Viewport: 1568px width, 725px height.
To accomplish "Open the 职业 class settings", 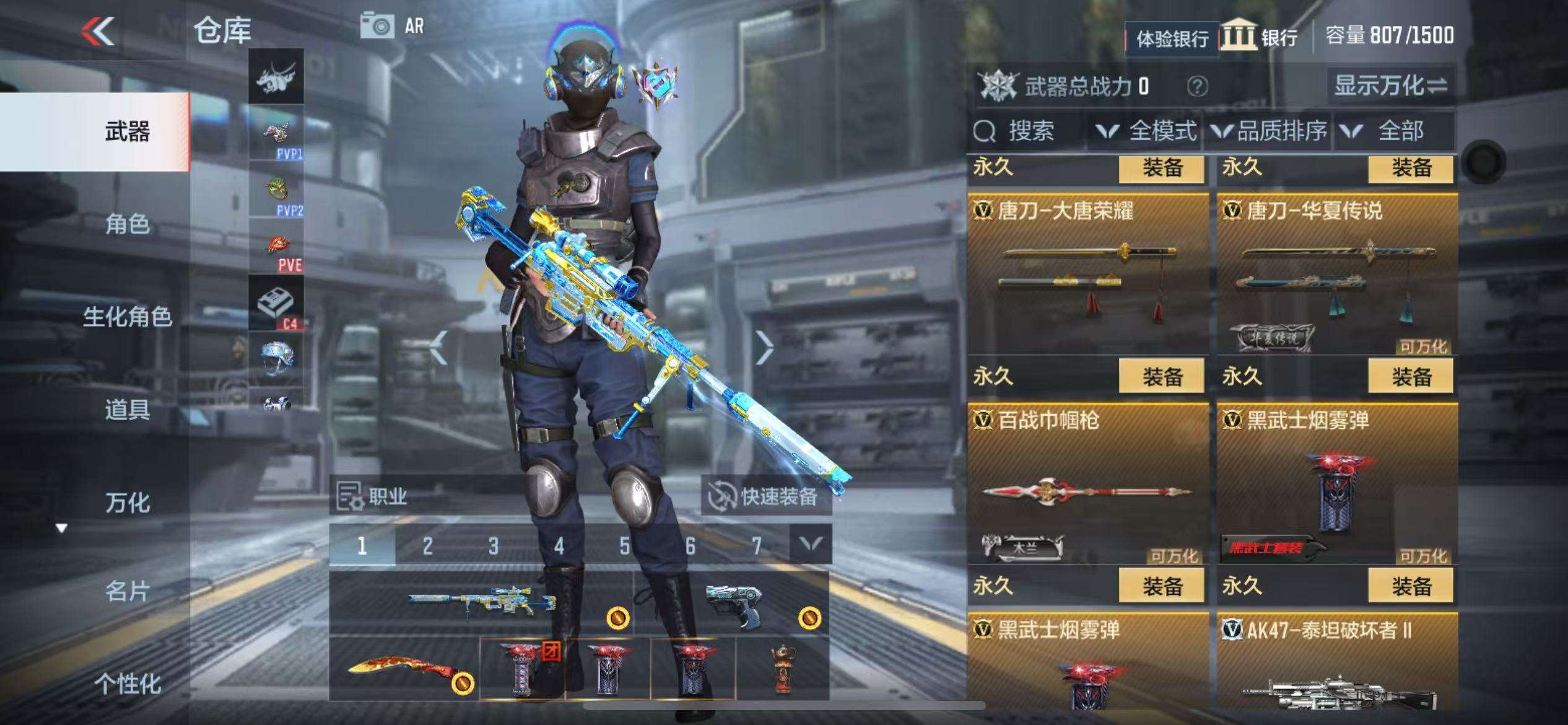I will (373, 496).
